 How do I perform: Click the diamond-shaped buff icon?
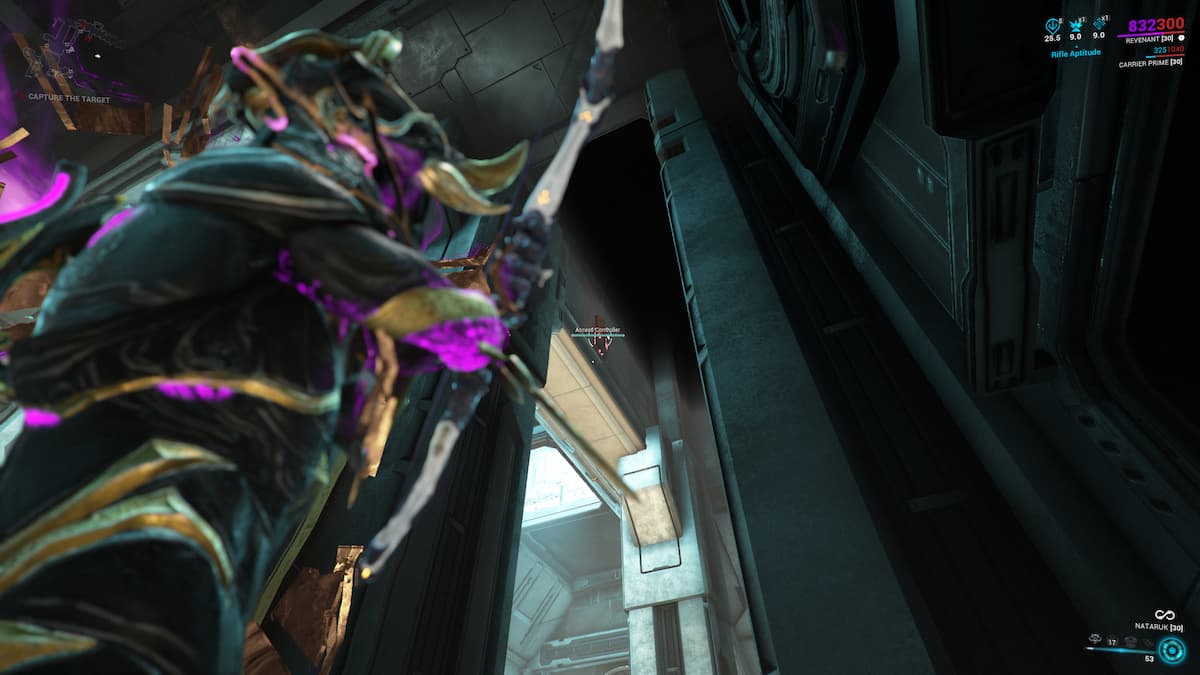(x=1100, y=25)
